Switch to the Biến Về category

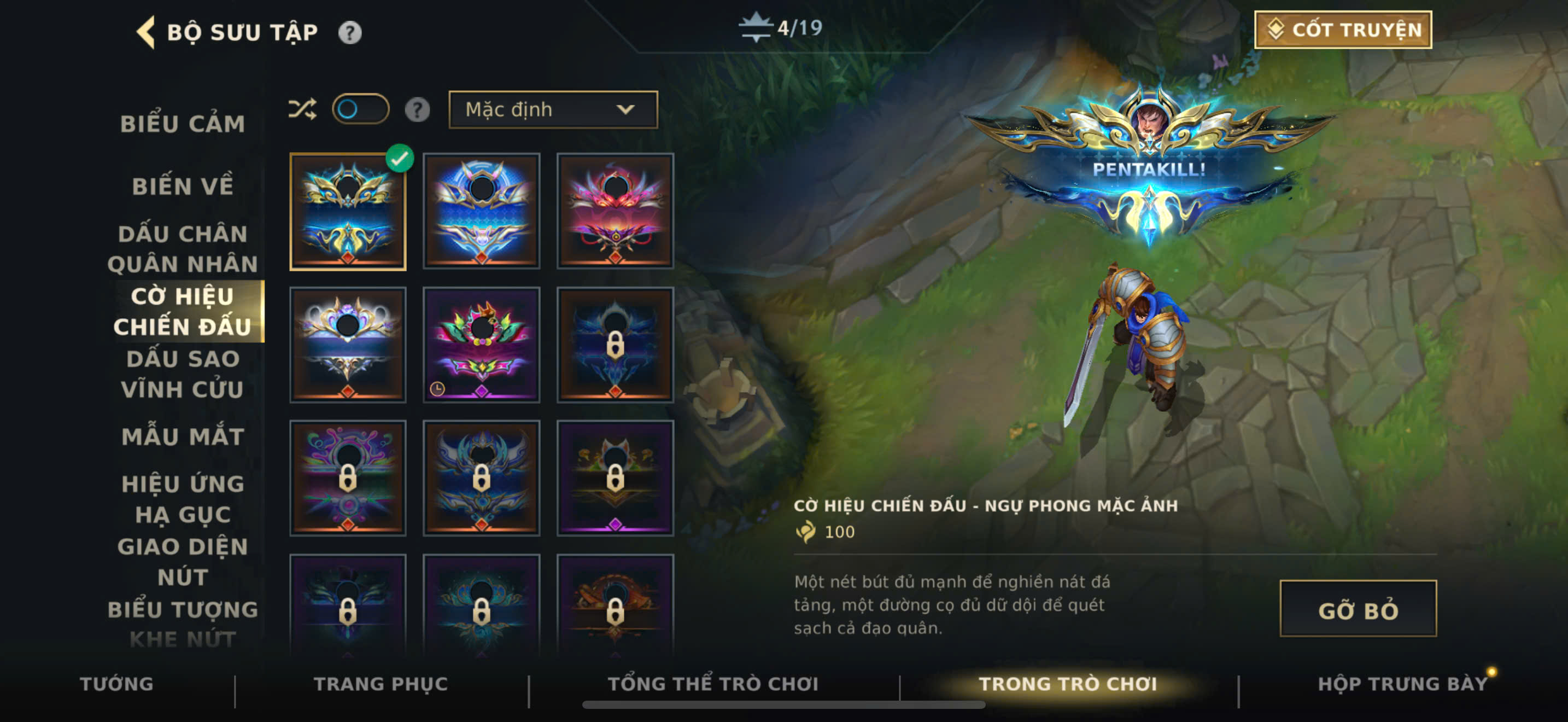(183, 187)
